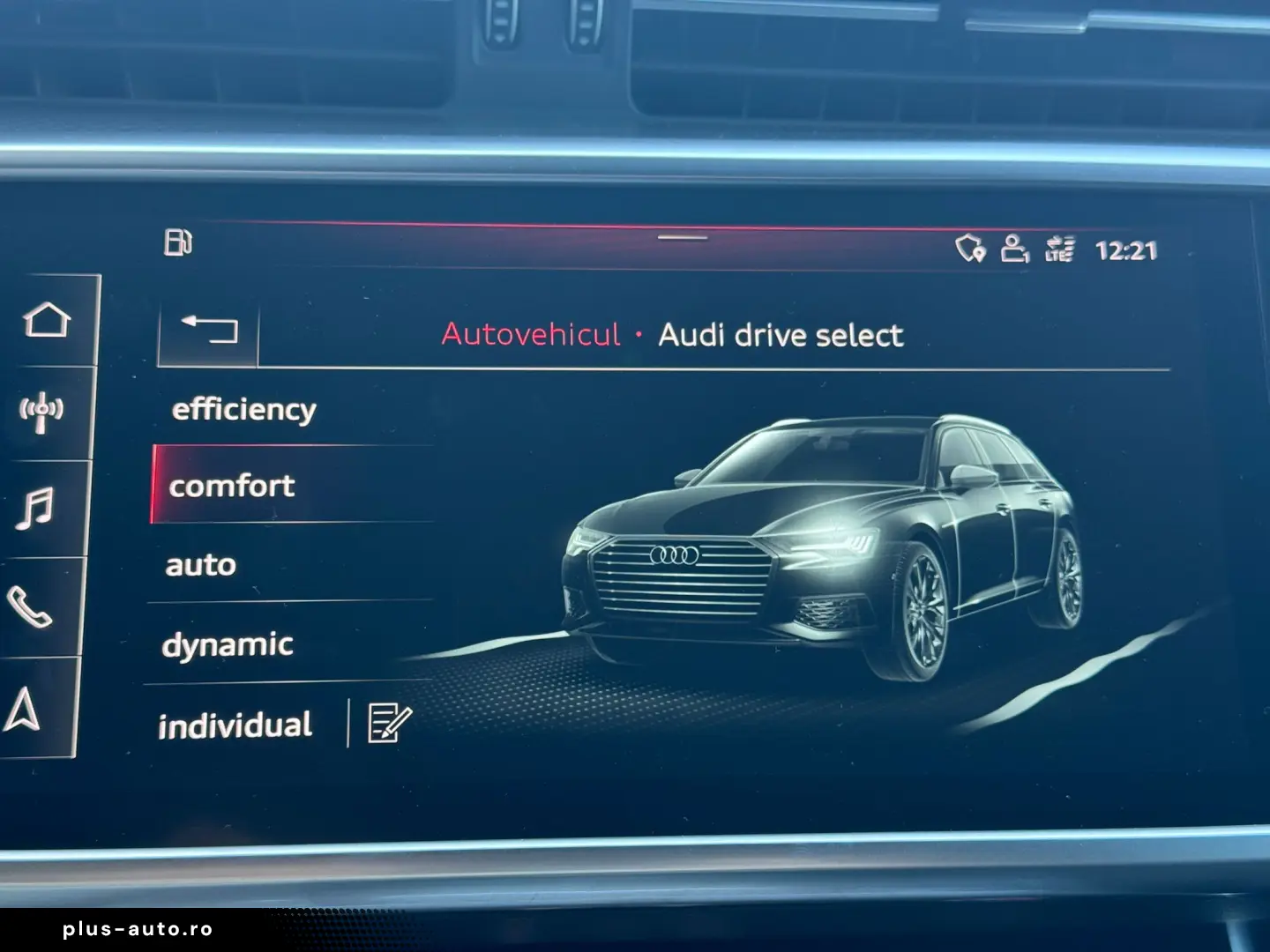Screen dimensions: 1270x952
Task: Switch to auto drive mode
Action: click(199, 564)
